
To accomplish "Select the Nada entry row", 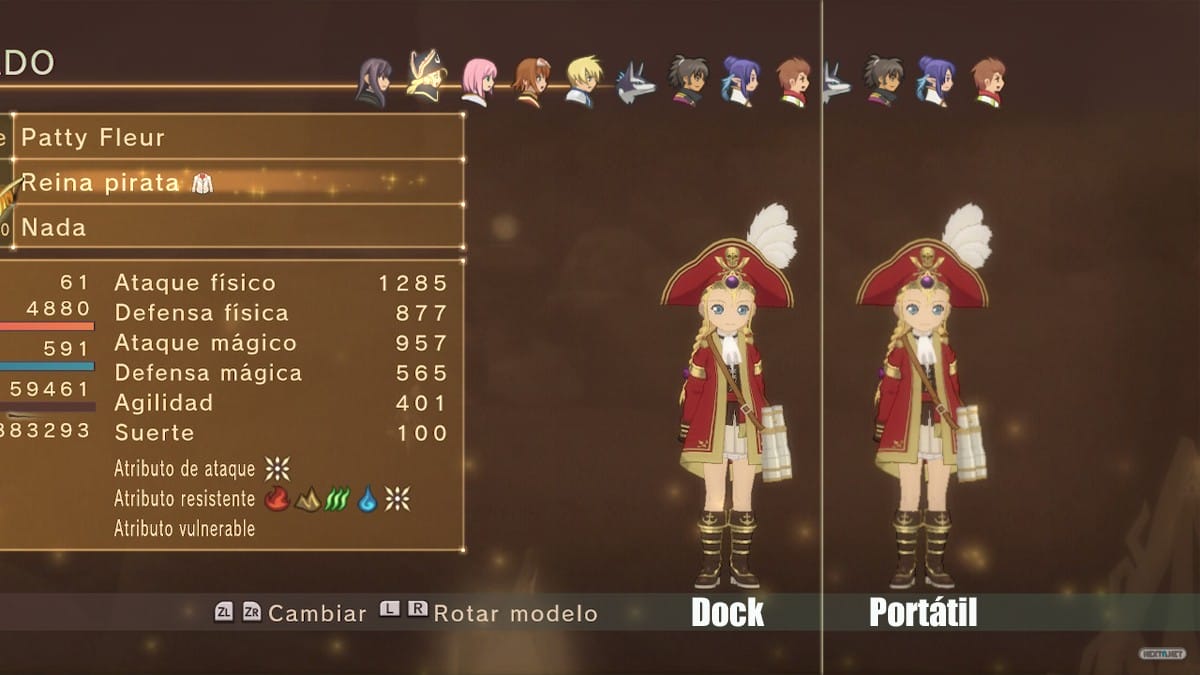I will click(238, 227).
